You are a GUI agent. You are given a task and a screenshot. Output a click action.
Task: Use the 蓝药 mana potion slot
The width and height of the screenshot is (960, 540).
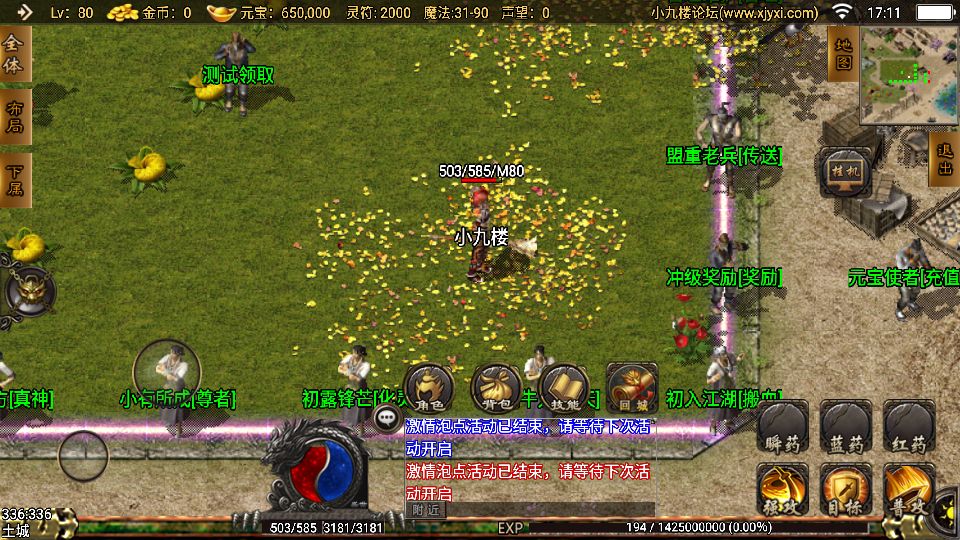pyautogui.click(x=846, y=429)
